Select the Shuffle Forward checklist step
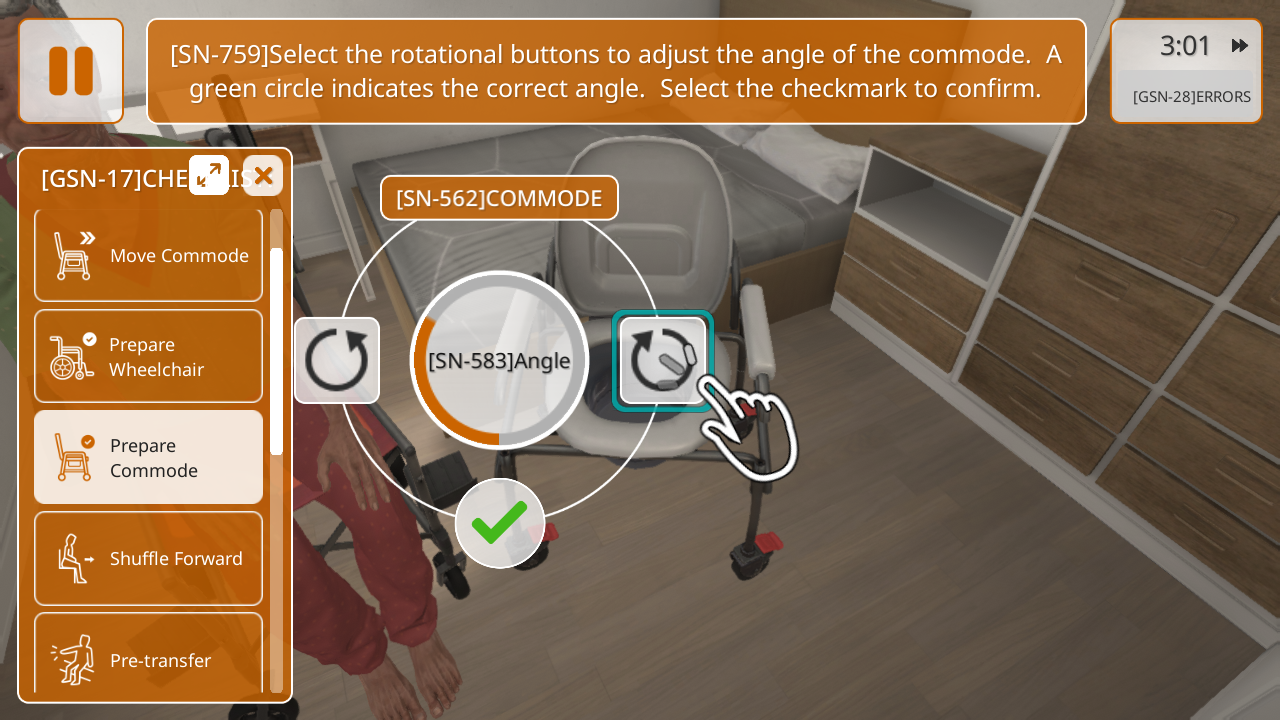 click(148, 558)
